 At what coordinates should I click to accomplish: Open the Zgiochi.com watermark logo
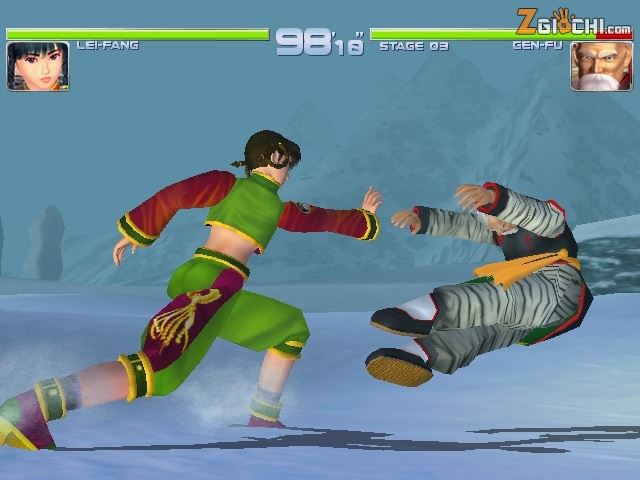(x=573, y=20)
